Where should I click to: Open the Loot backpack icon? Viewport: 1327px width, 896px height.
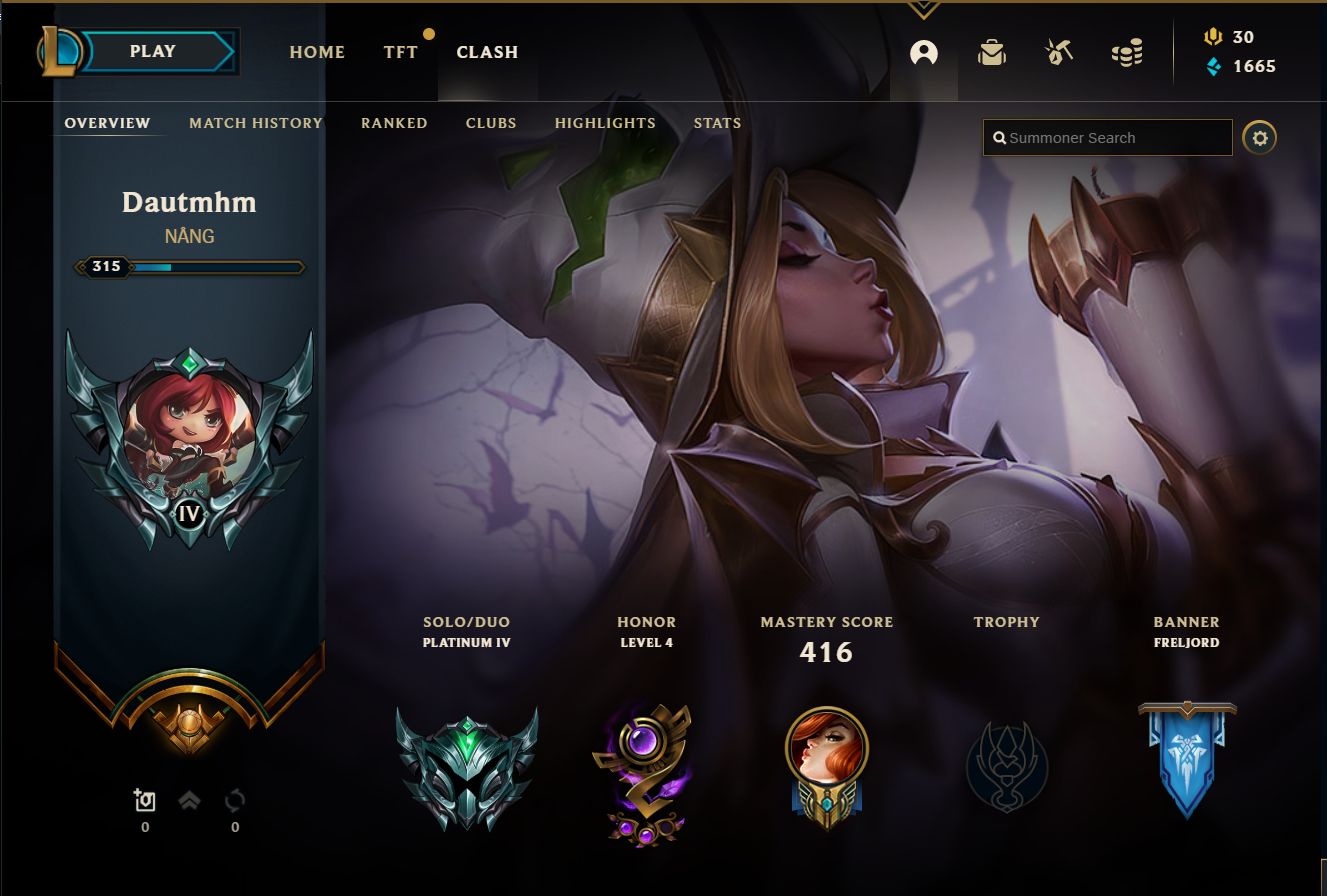(x=991, y=53)
